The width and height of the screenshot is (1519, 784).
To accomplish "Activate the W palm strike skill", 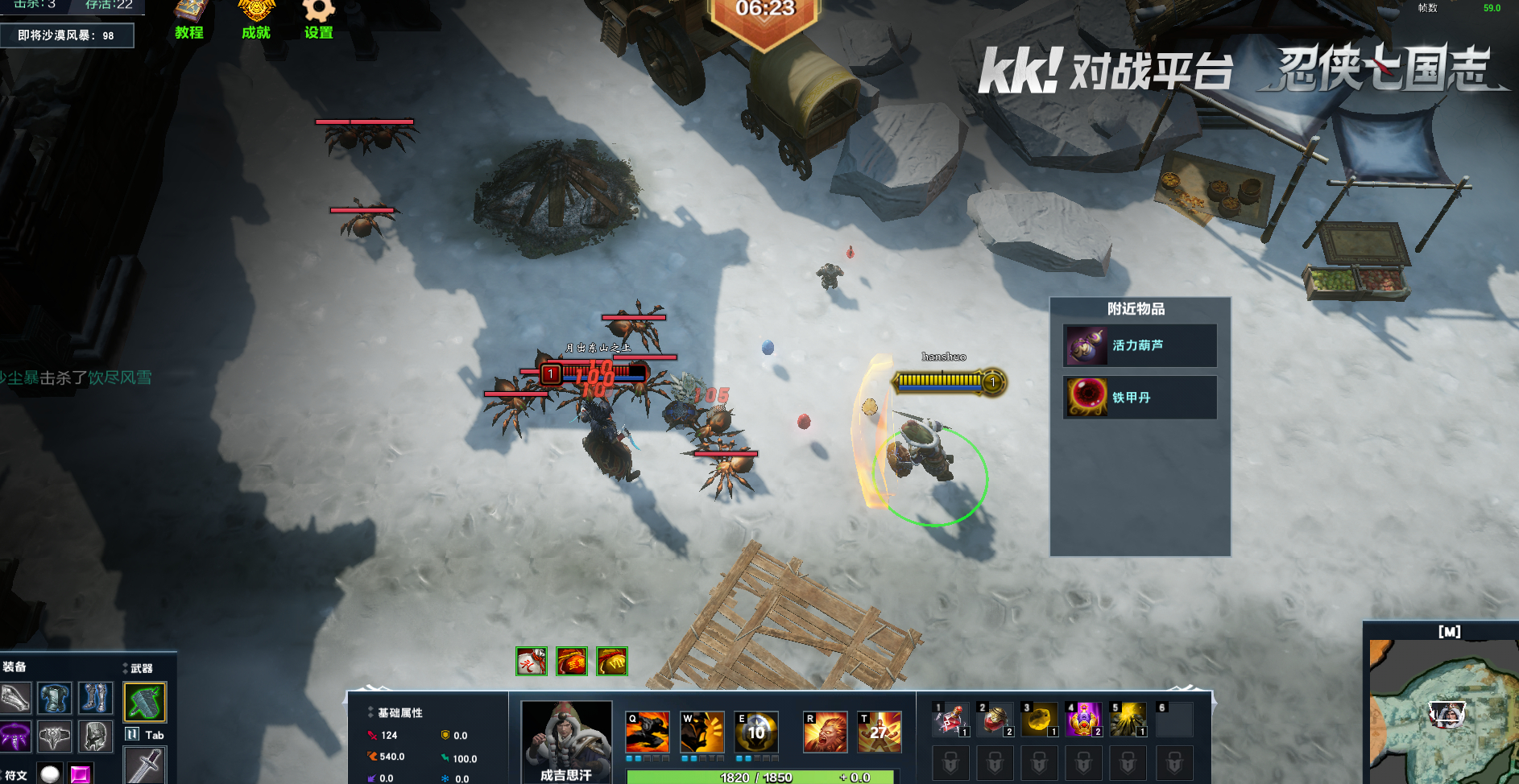I will pyautogui.click(x=702, y=732).
